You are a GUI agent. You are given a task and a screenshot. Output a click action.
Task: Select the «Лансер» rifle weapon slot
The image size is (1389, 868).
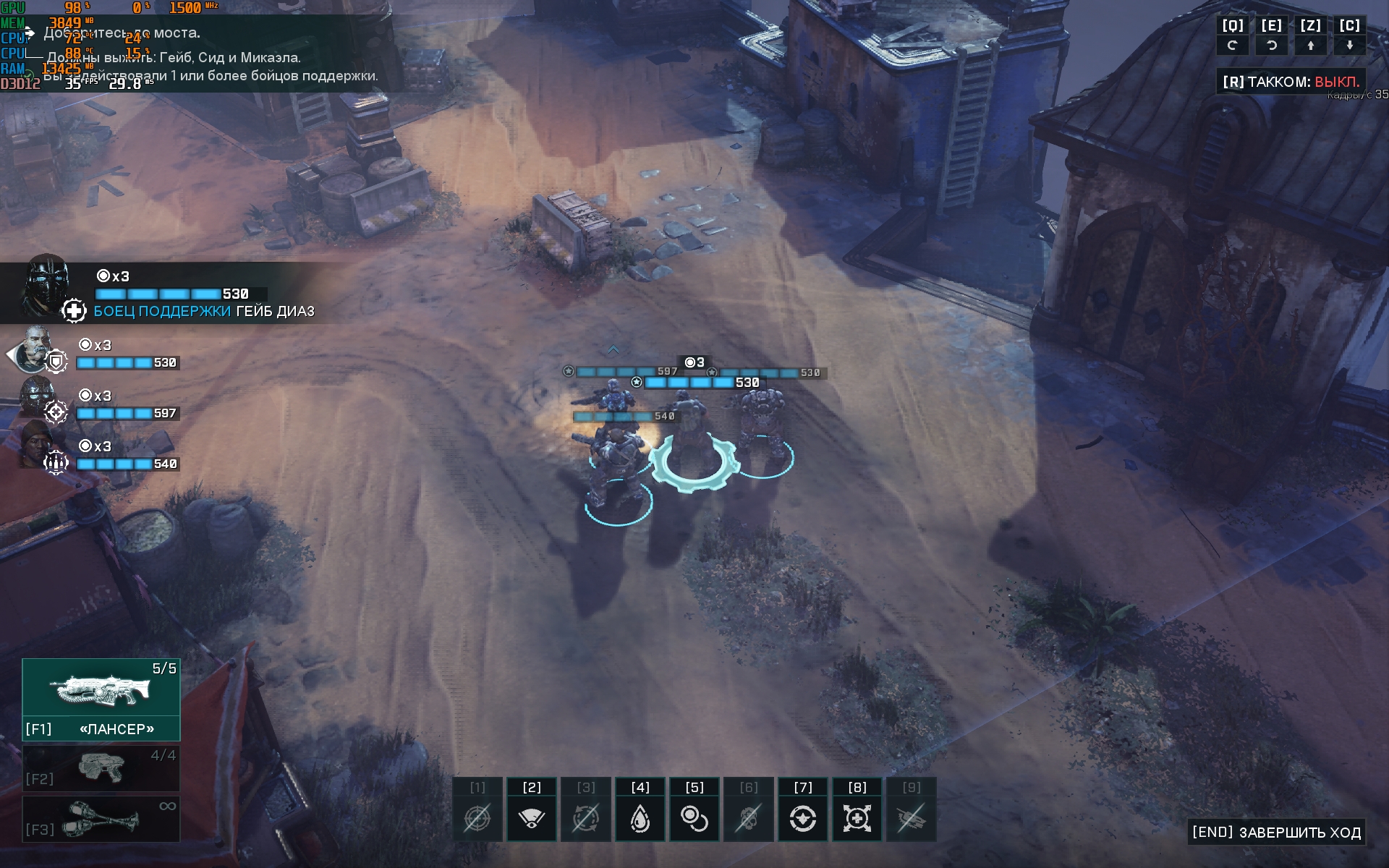click(x=101, y=699)
